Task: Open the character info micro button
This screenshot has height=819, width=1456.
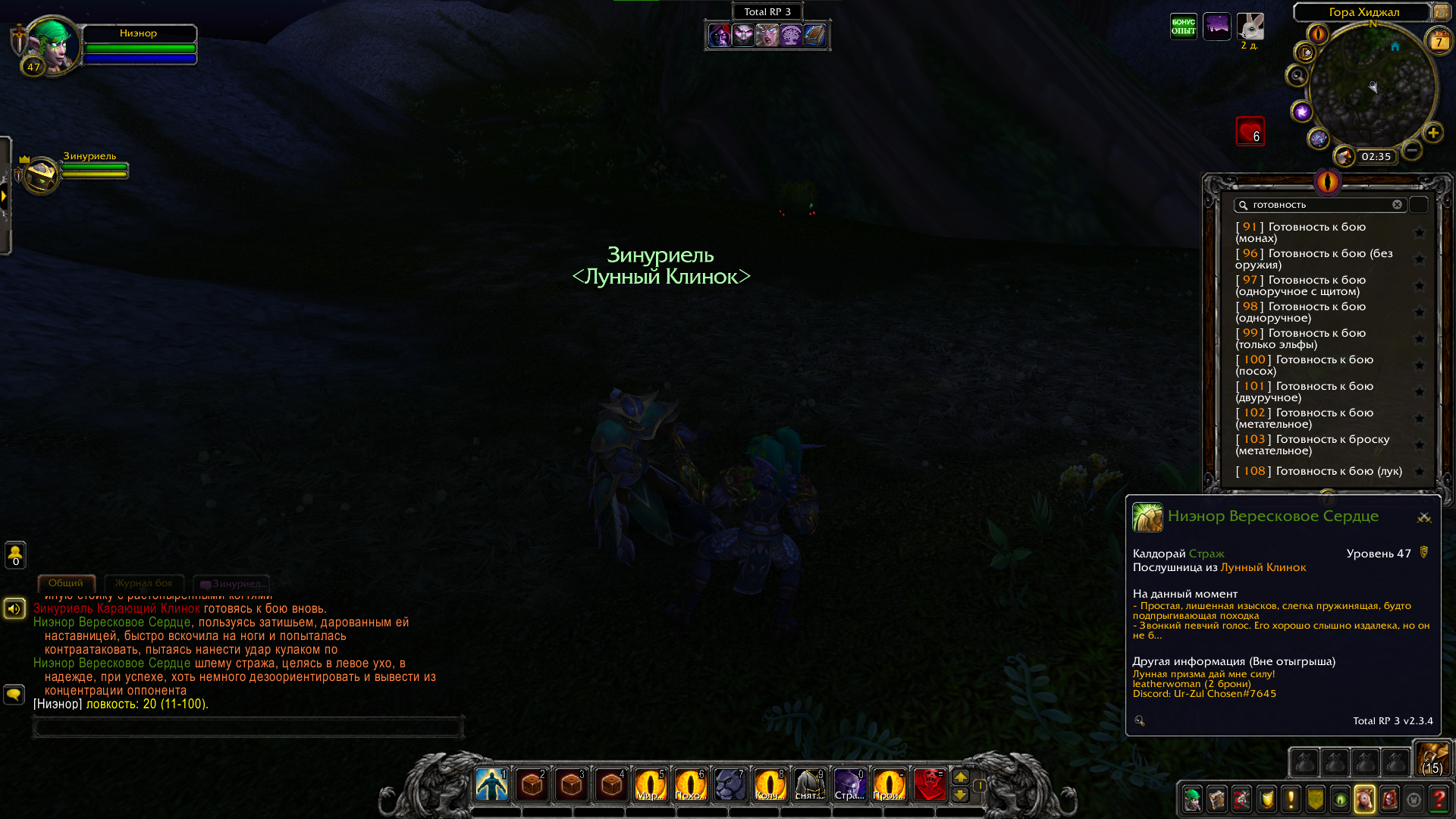Action: pos(1192,799)
